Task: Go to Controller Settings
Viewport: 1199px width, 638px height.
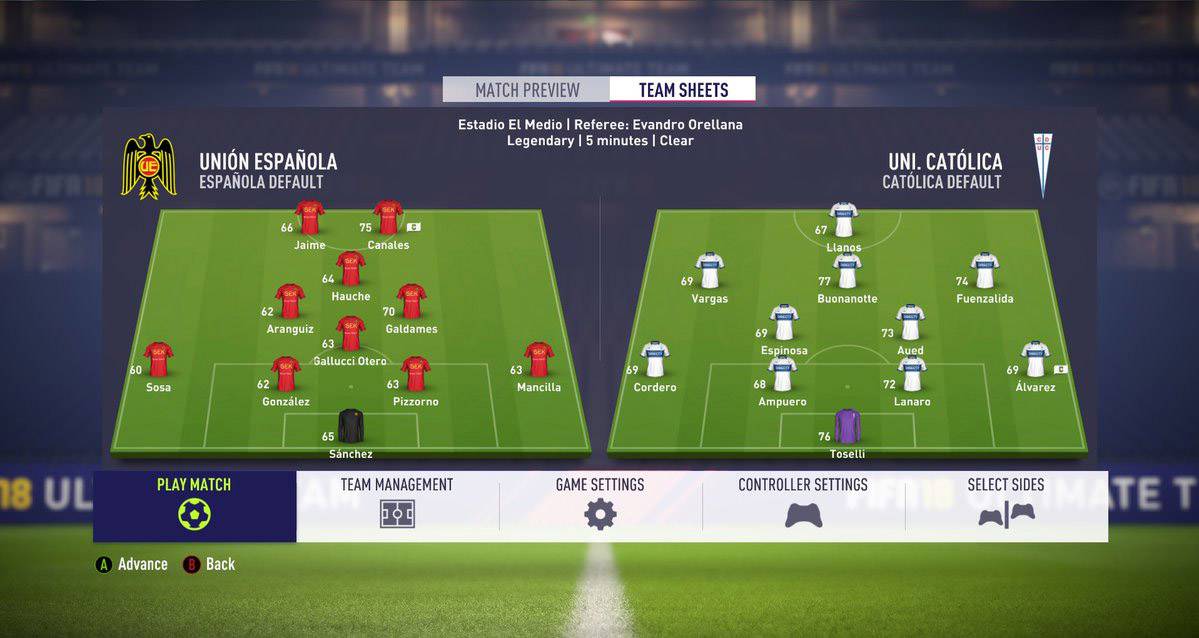Action: pyautogui.click(x=803, y=505)
